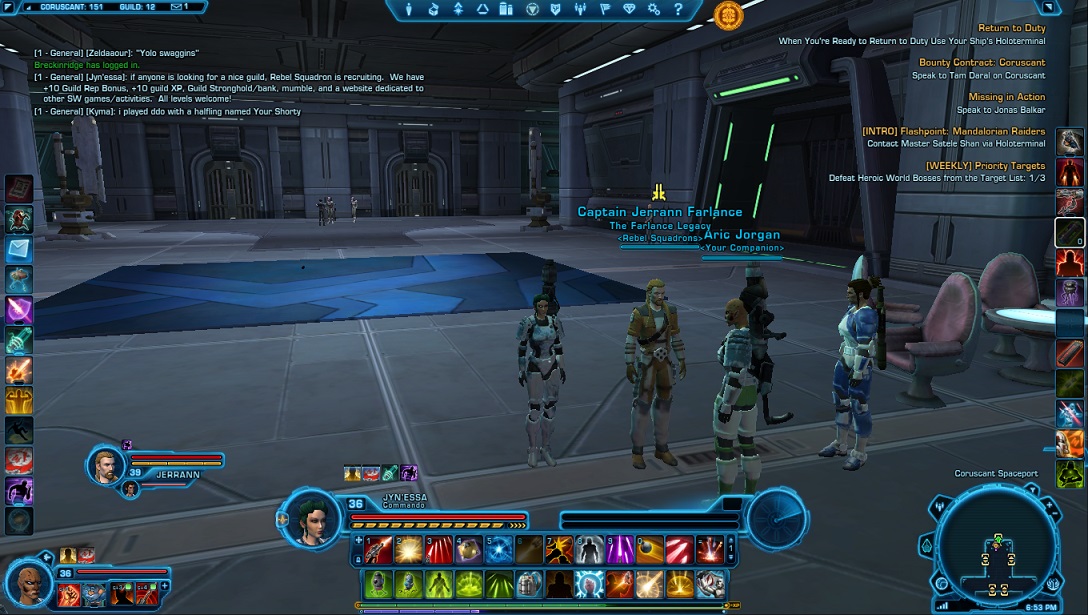Open the character sheet from top menu

(410, 10)
